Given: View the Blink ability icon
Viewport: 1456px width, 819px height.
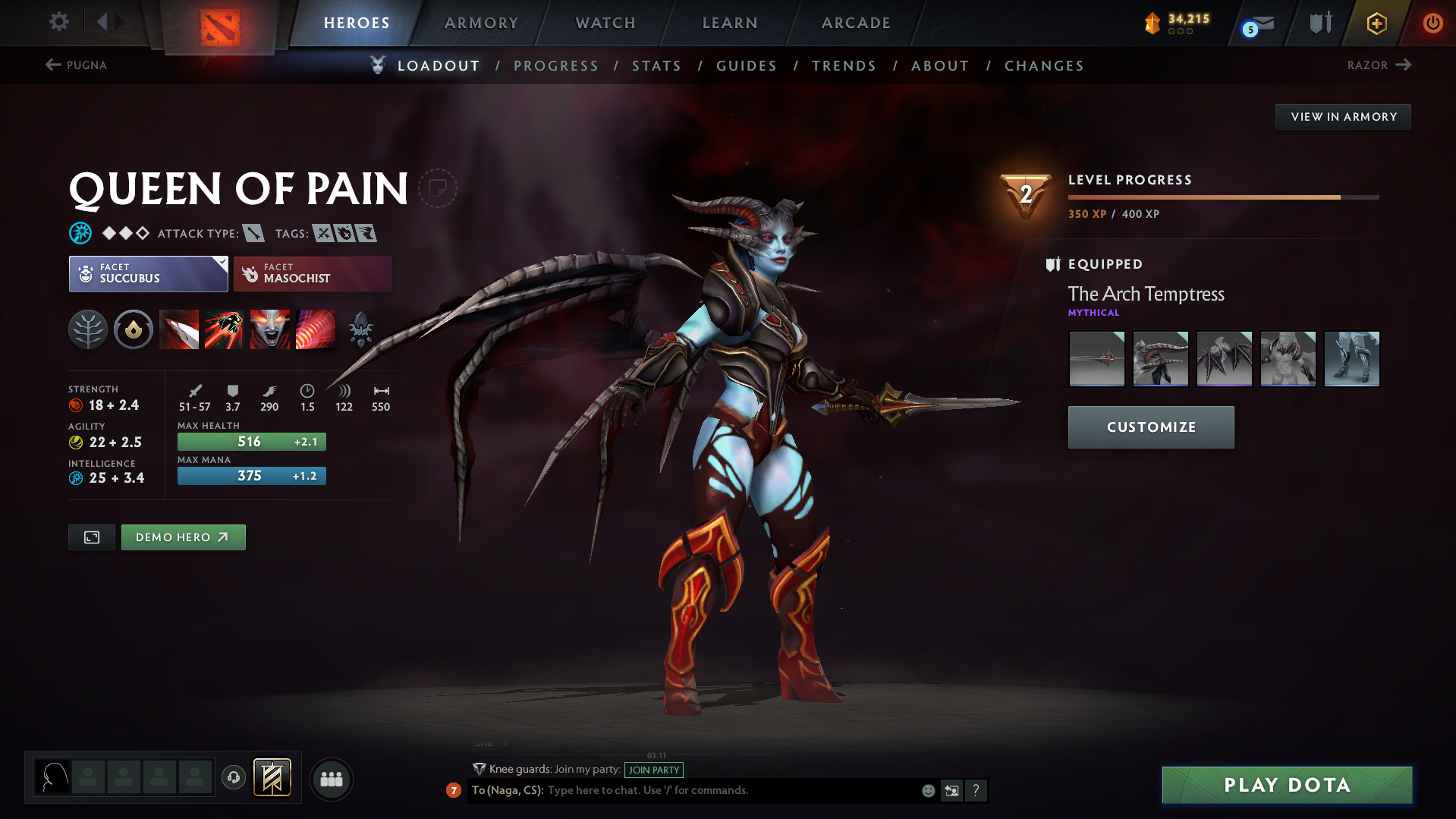Looking at the screenshot, I should (225, 329).
